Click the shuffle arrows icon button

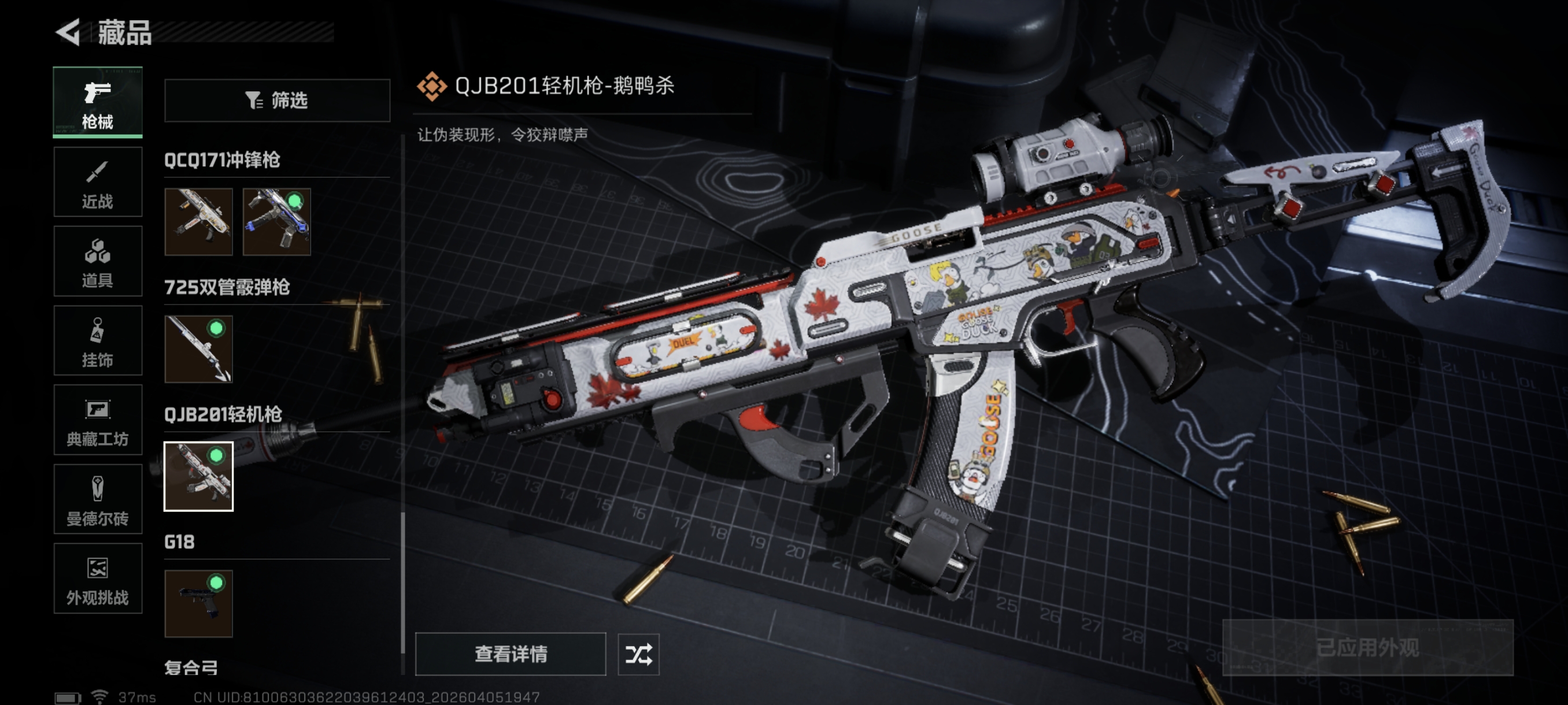click(638, 654)
